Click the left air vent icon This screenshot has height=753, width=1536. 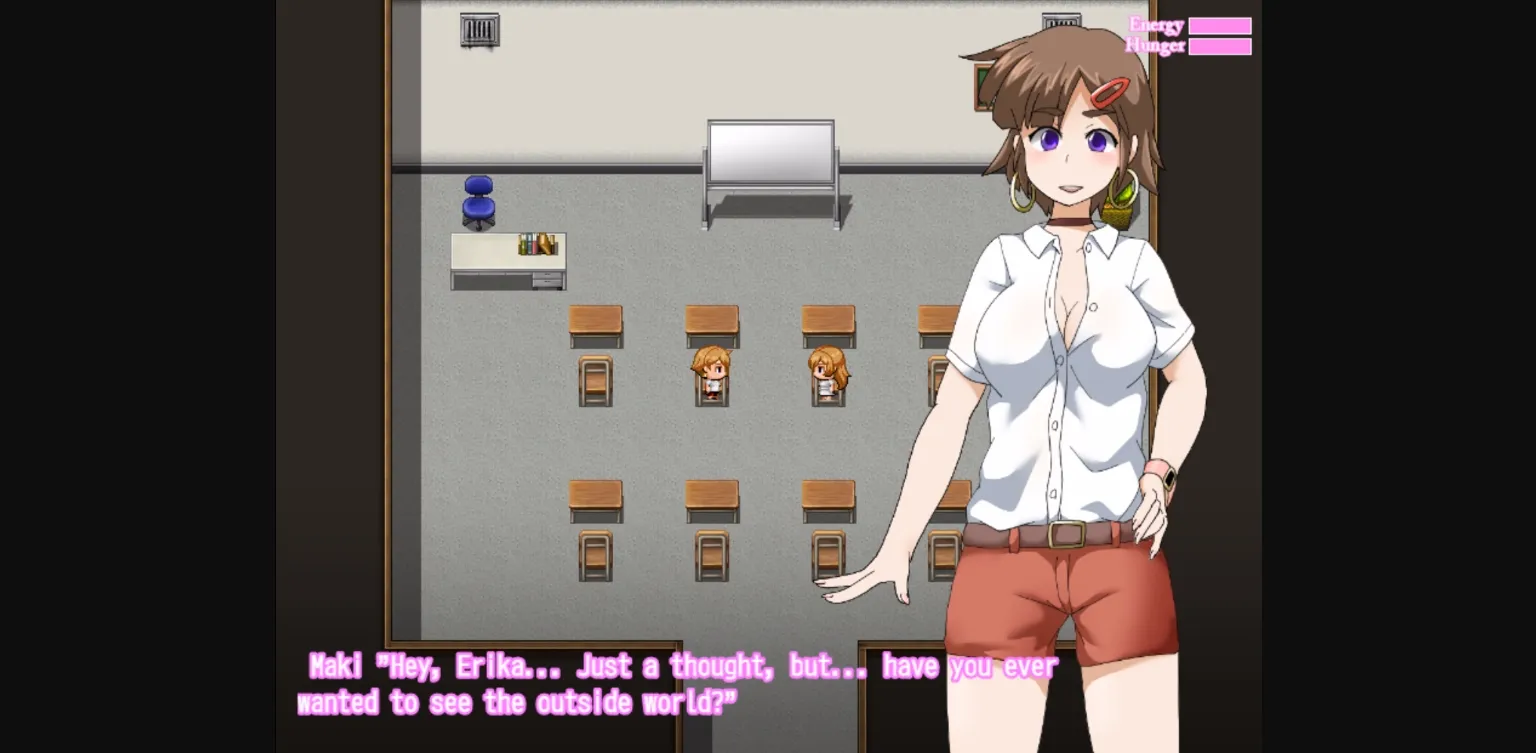click(478, 28)
